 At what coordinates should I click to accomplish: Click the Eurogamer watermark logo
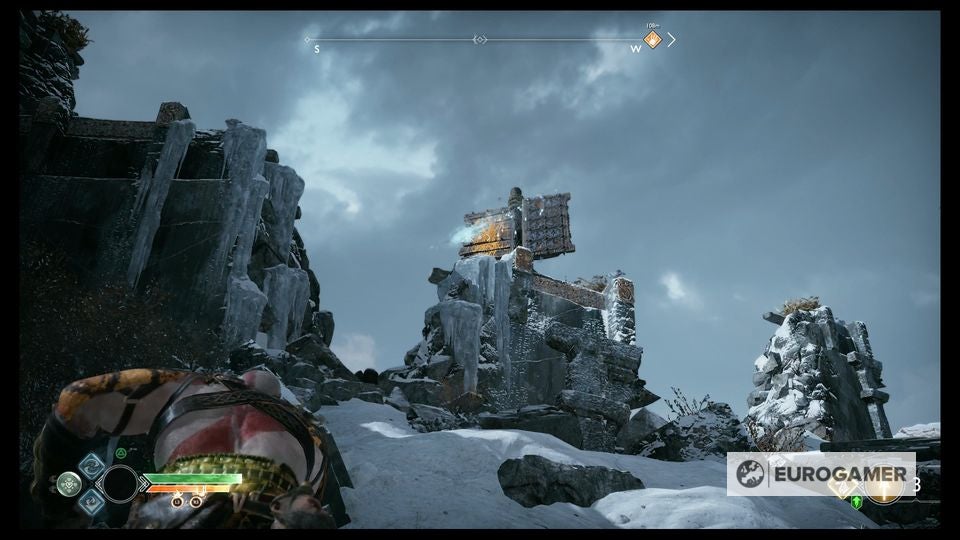pyautogui.click(x=821, y=474)
